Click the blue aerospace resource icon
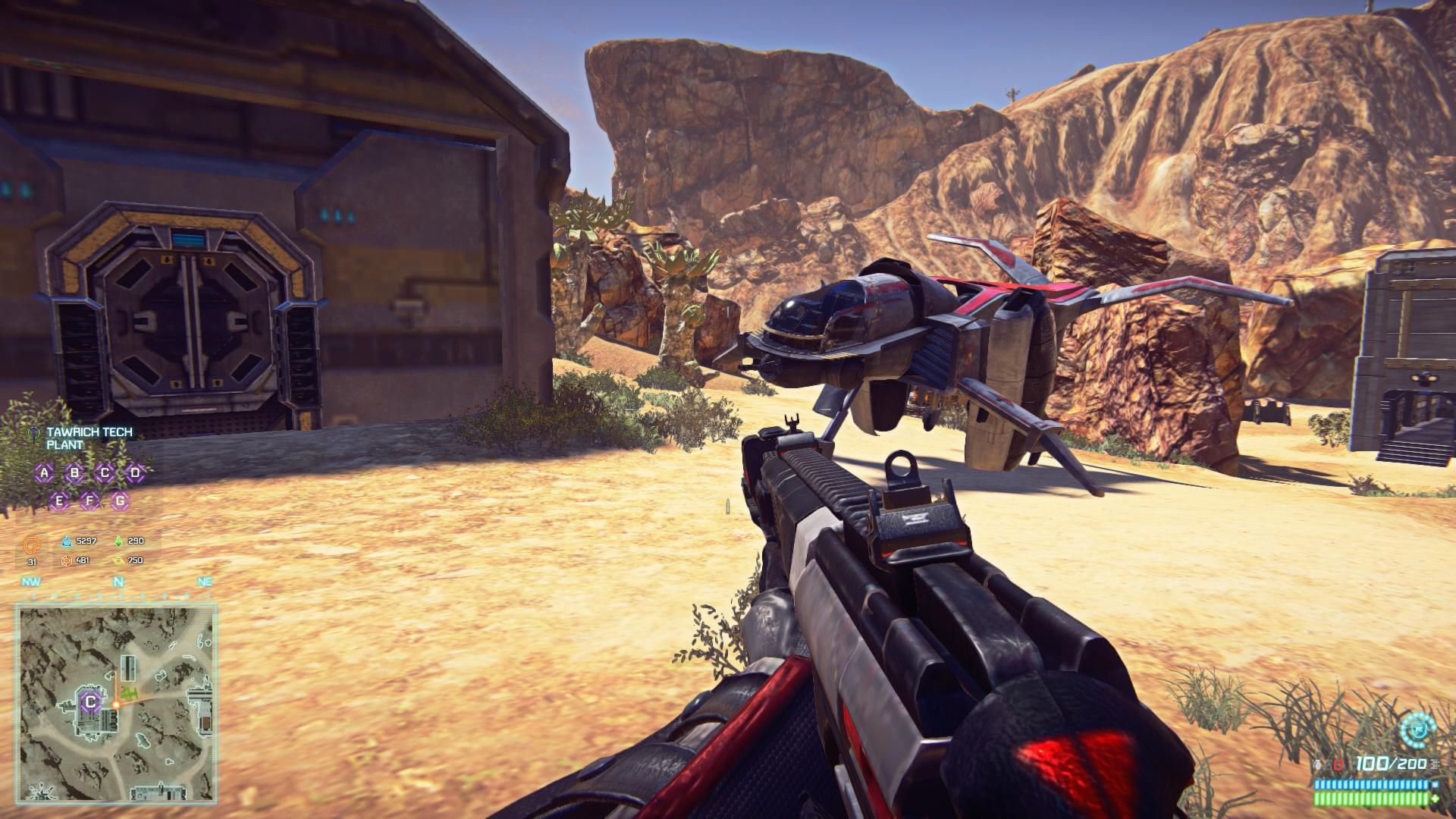This screenshot has width=1456, height=819. [x=67, y=541]
